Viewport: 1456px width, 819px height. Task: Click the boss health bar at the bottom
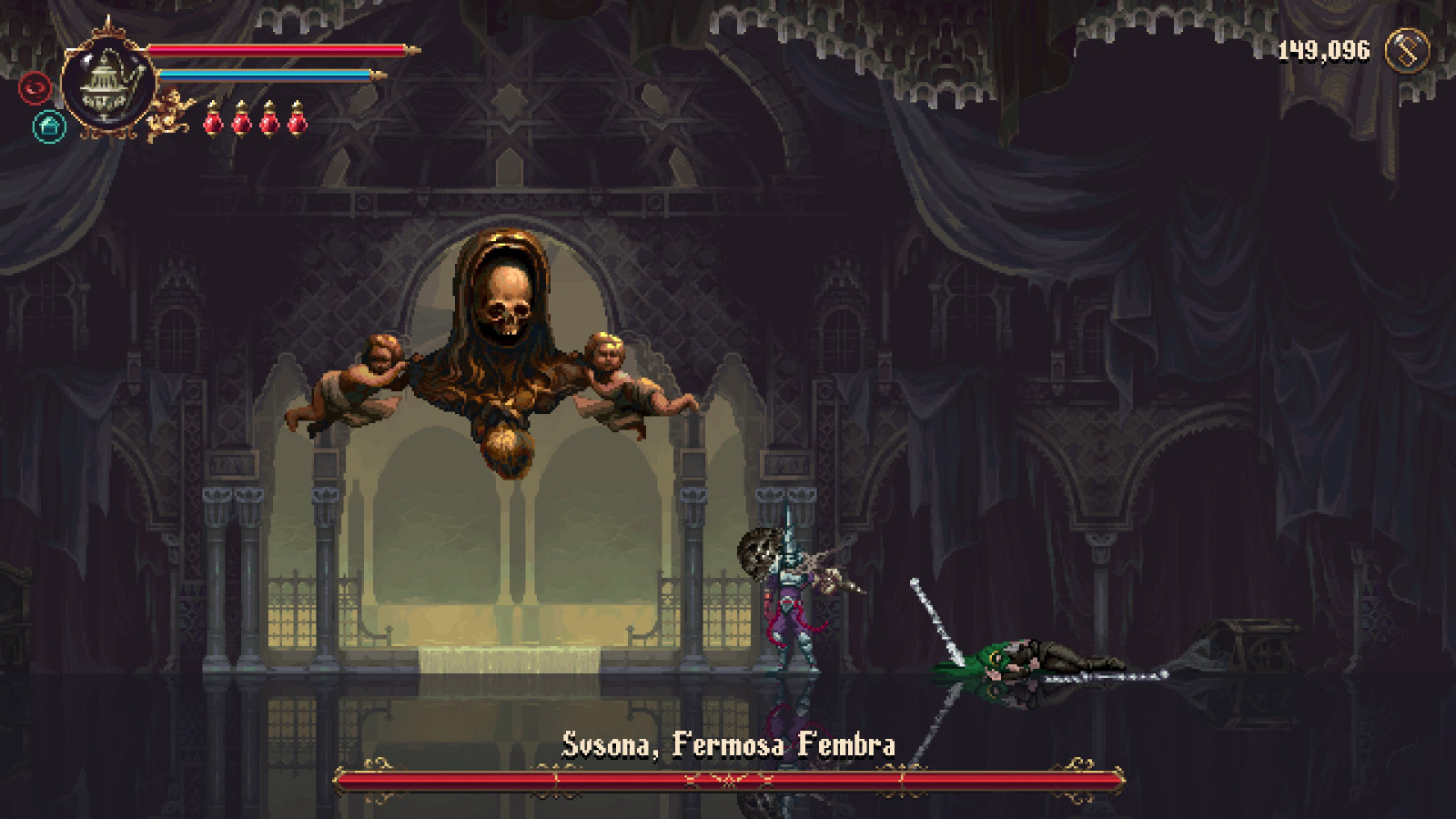(x=728, y=781)
